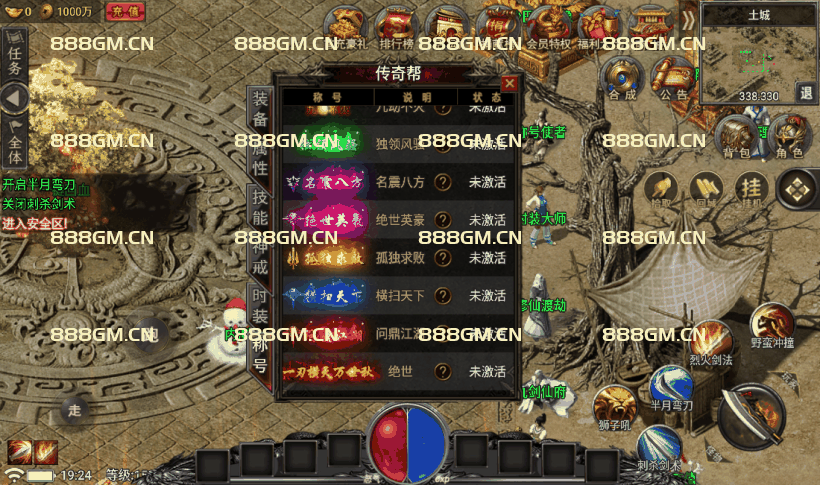
Task: Switch to the 装备 equipment tab
Action: pyautogui.click(x=259, y=109)
